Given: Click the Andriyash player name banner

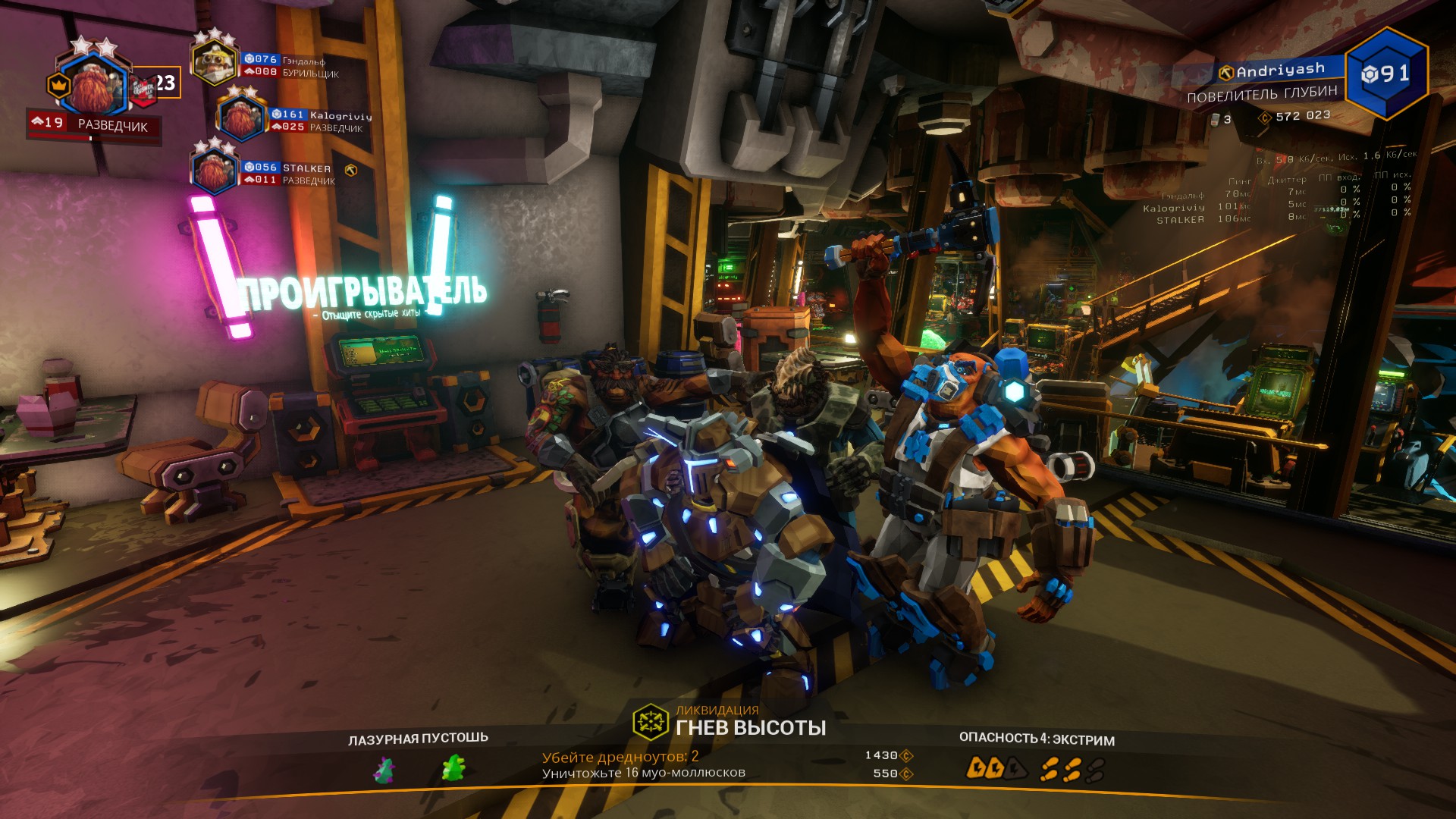Looking at the screenshot, I should pyautogui.click(x=1274, y=71).
